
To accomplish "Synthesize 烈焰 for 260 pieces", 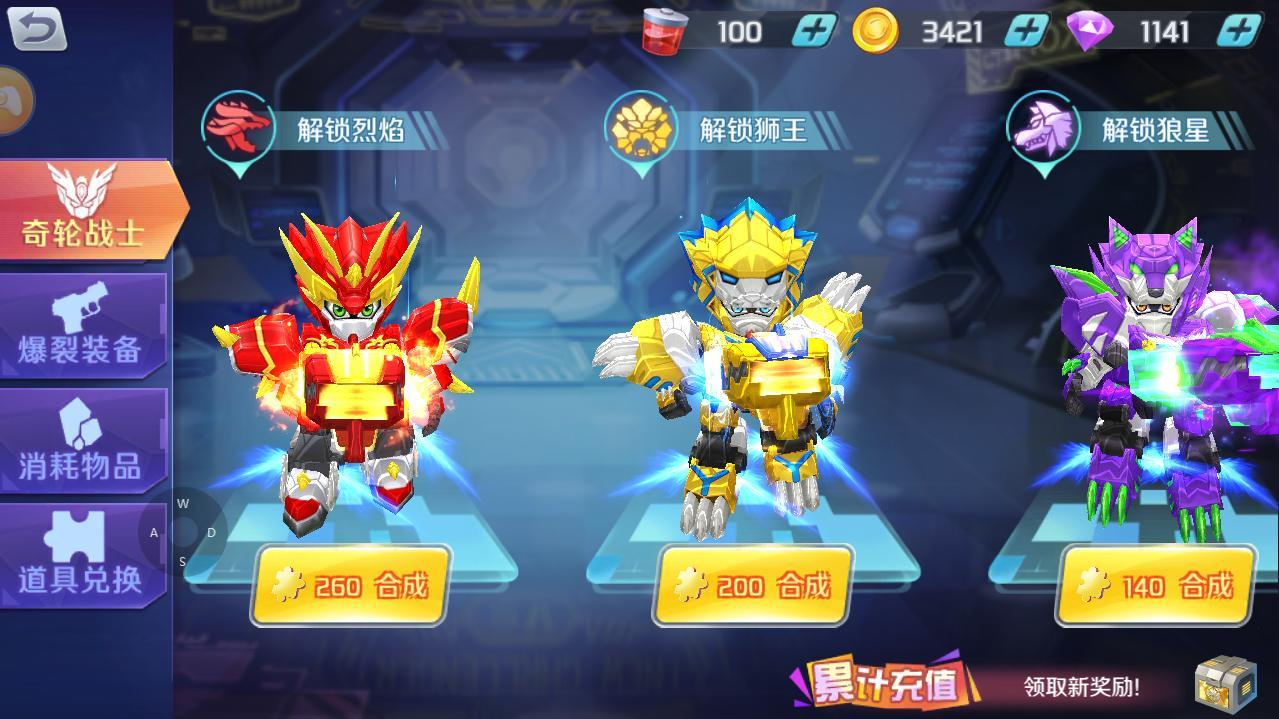I will tap(349, 586).
